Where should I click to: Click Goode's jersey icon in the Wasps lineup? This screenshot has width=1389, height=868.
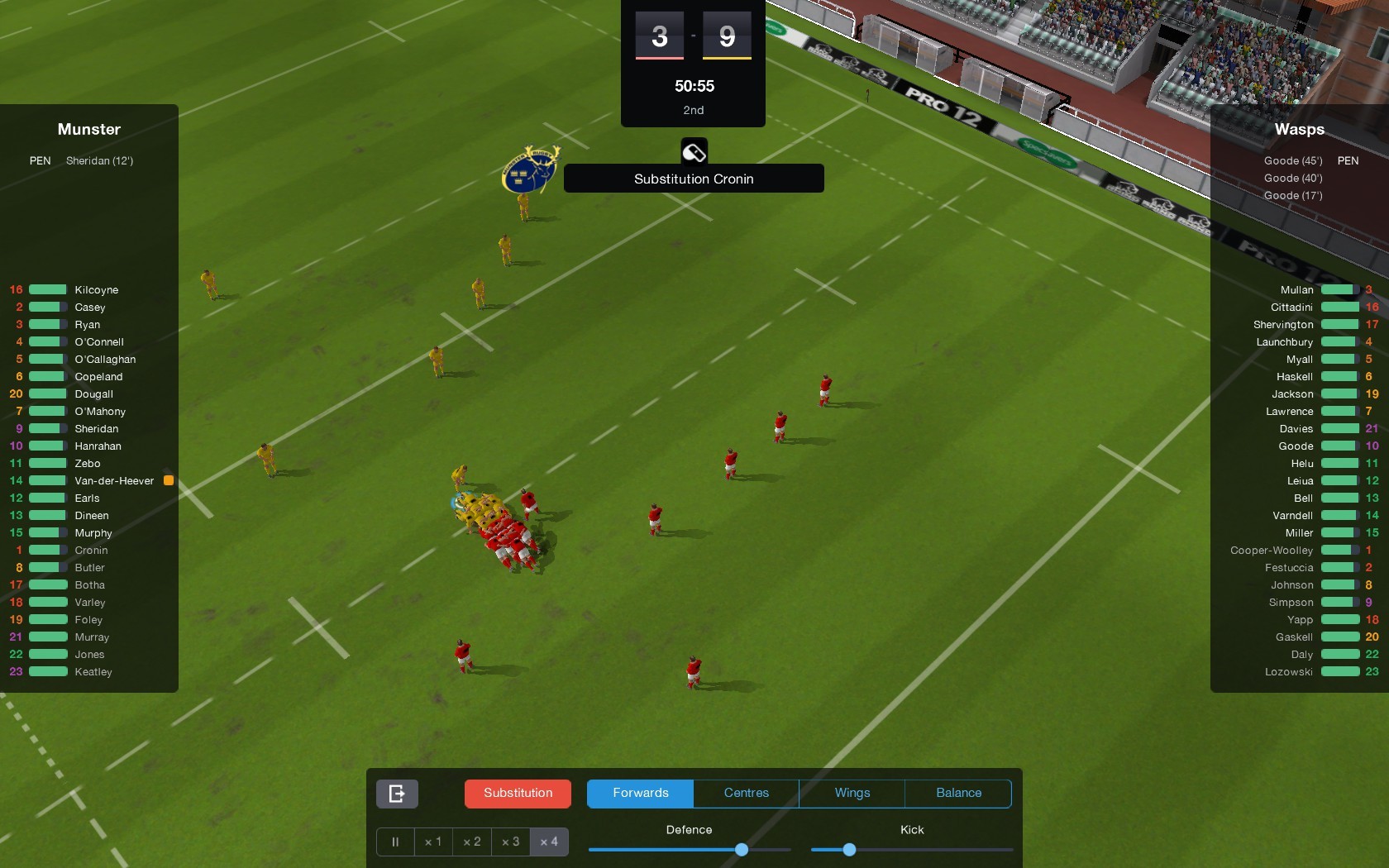tap(1339, 446)
